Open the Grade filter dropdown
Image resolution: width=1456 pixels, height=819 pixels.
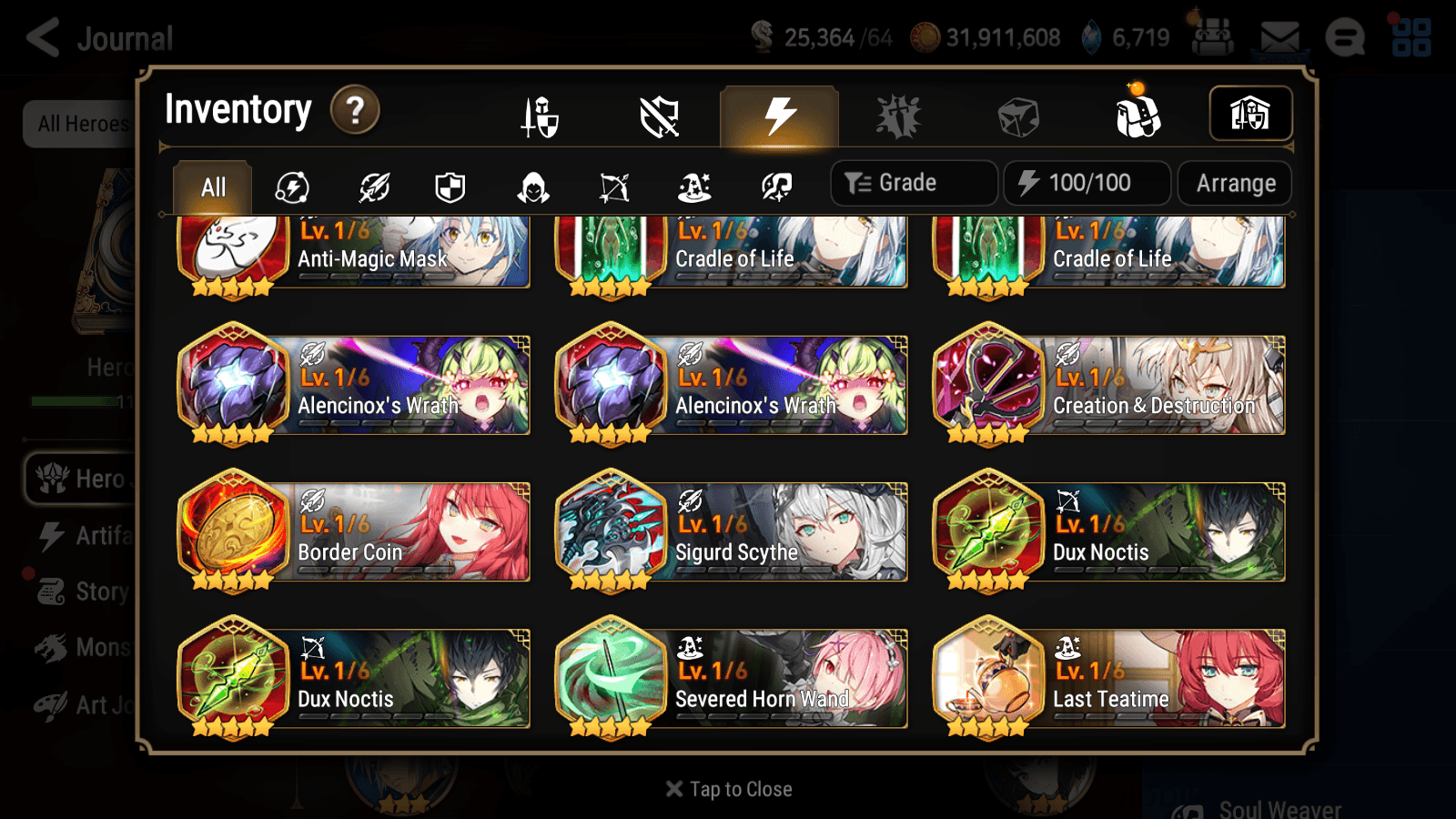tap(913, 182)
